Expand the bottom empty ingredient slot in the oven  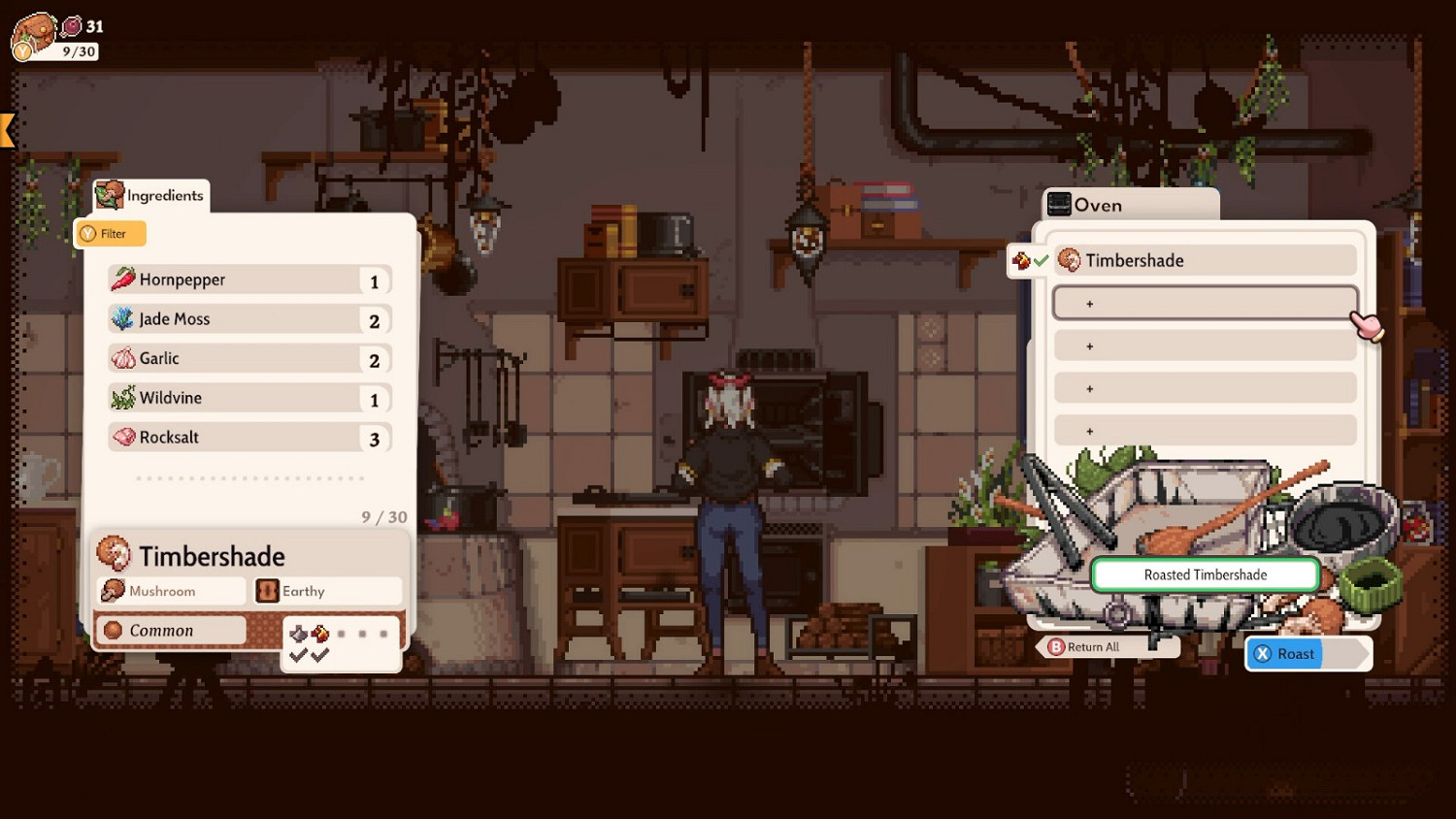(x=1204, y=431)
